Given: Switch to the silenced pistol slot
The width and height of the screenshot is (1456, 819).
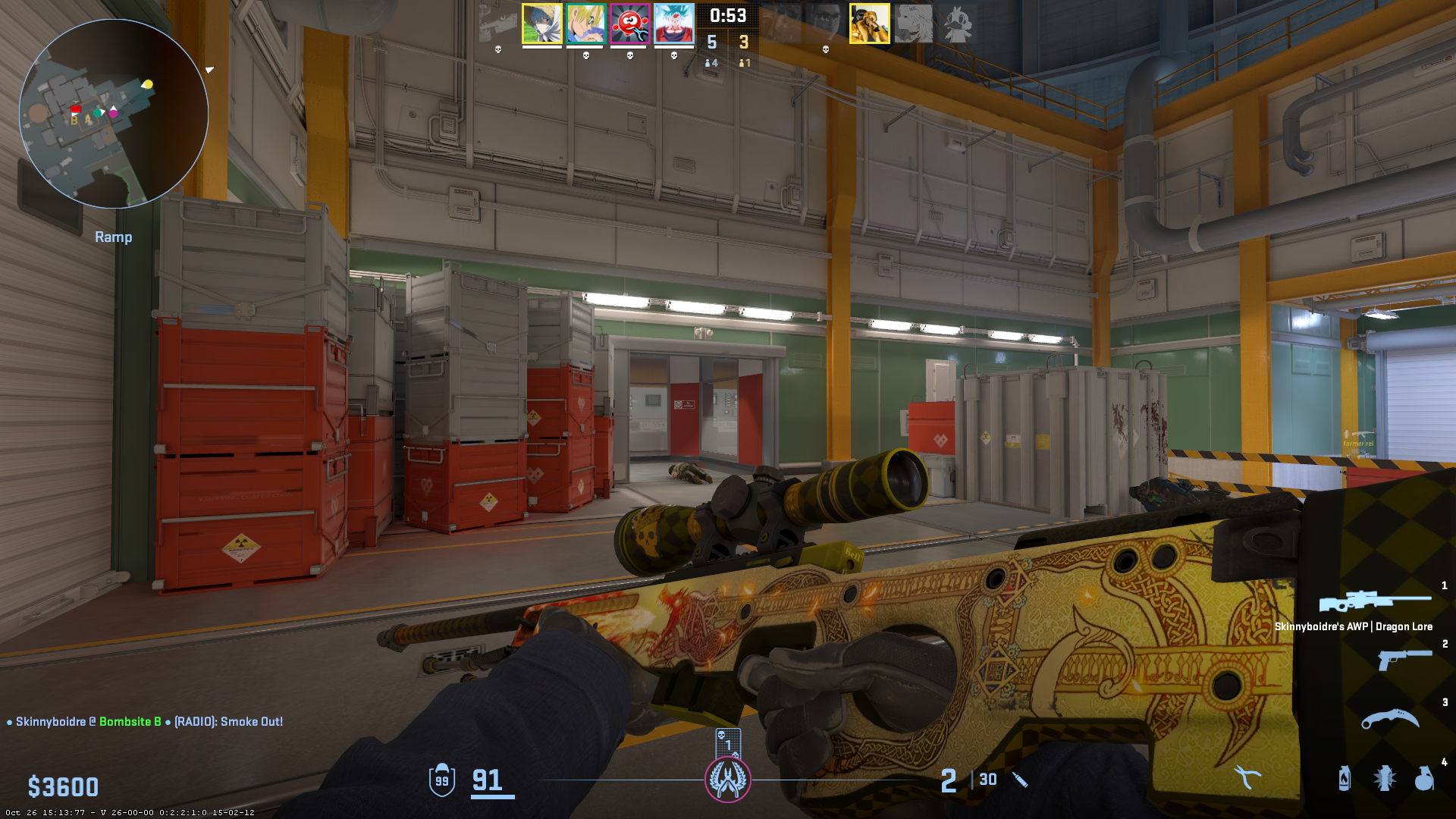Looking at the screenshot, I should [x=1404, y=658].
